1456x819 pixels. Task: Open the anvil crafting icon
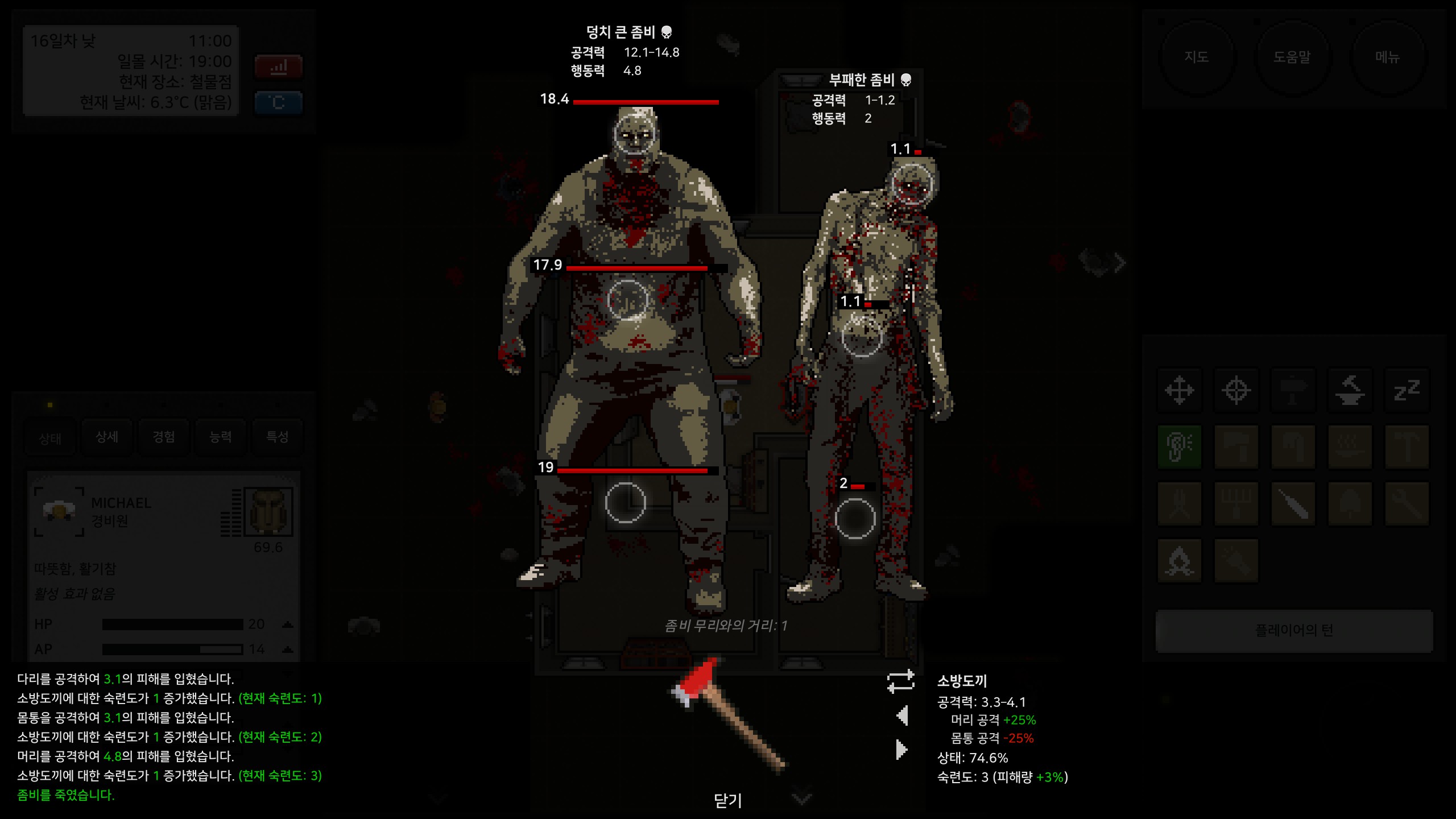[x=1351, y=391]
